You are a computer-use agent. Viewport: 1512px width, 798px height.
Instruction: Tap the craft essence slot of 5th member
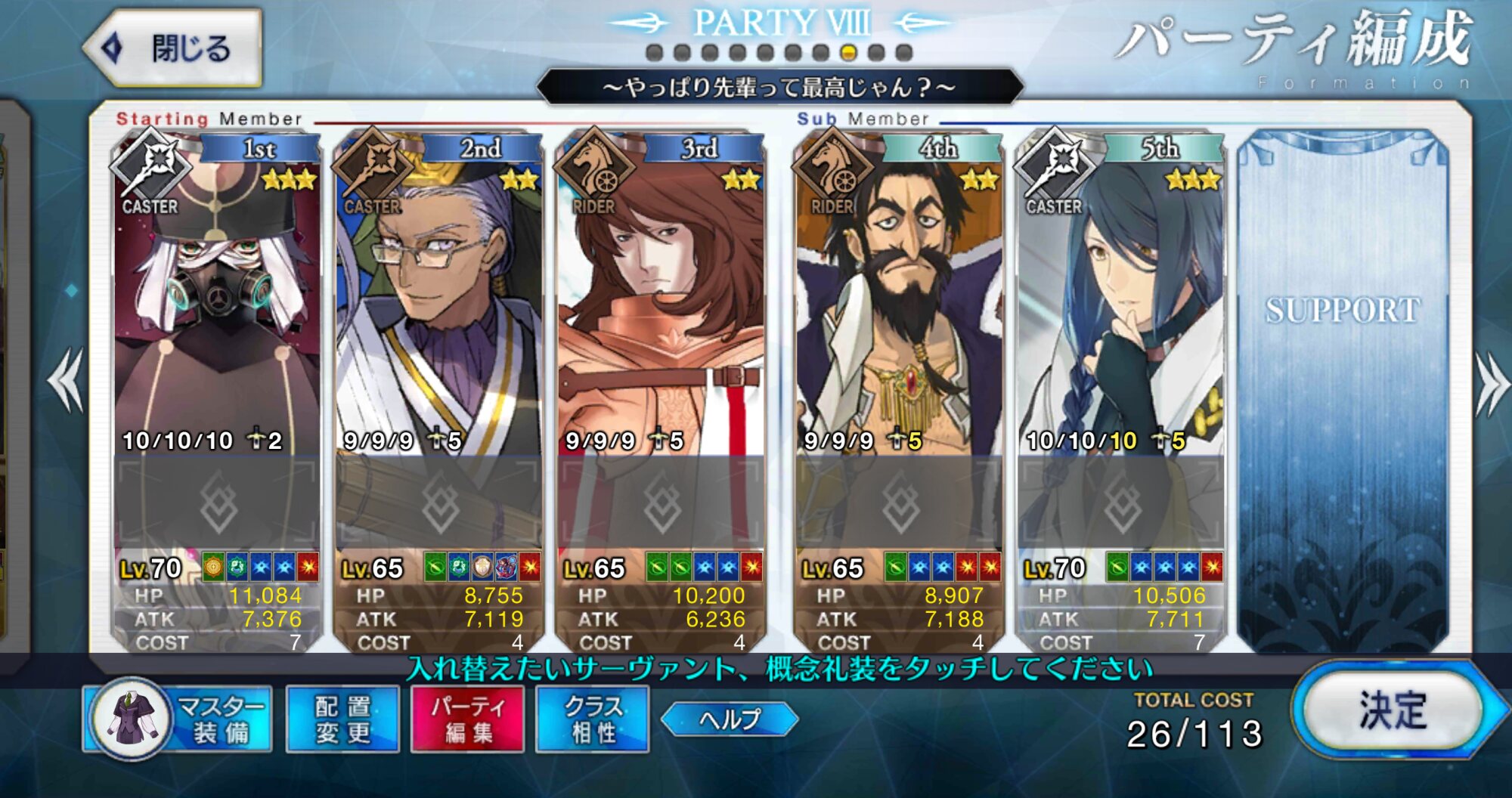tap(1121, 503)
